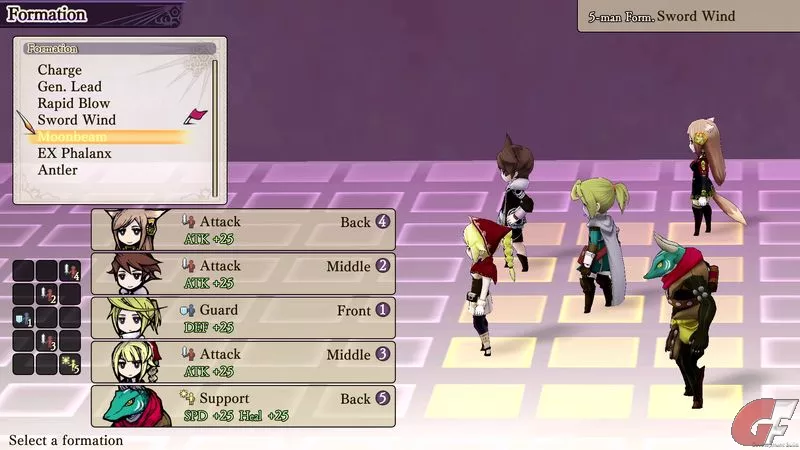Select the Charge formation
The image size is (800, 450).
pyautogui.click(x=60, y=70)
